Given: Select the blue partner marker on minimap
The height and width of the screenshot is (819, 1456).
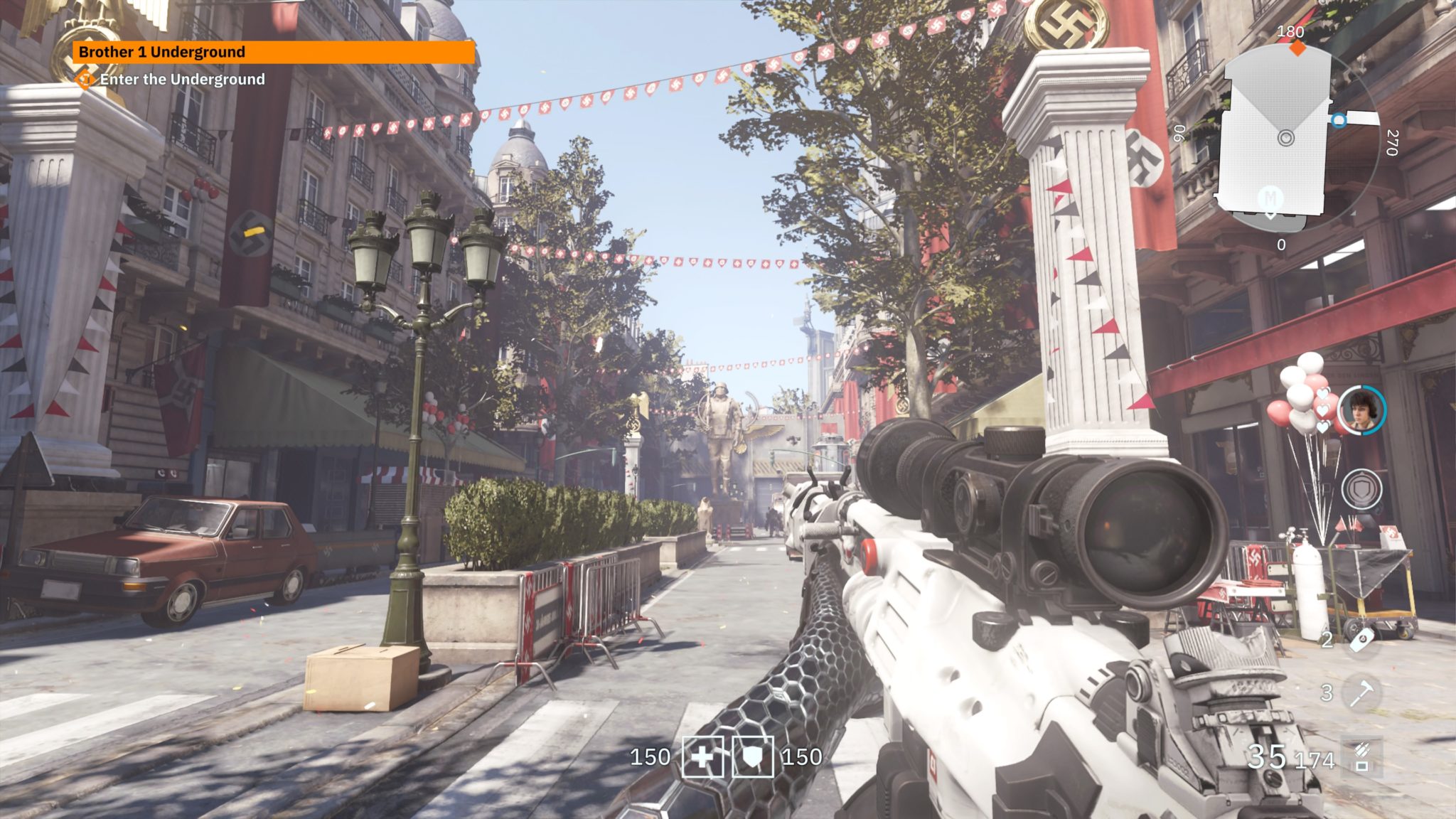Looking at the screenshot, I should point(1339,120).
